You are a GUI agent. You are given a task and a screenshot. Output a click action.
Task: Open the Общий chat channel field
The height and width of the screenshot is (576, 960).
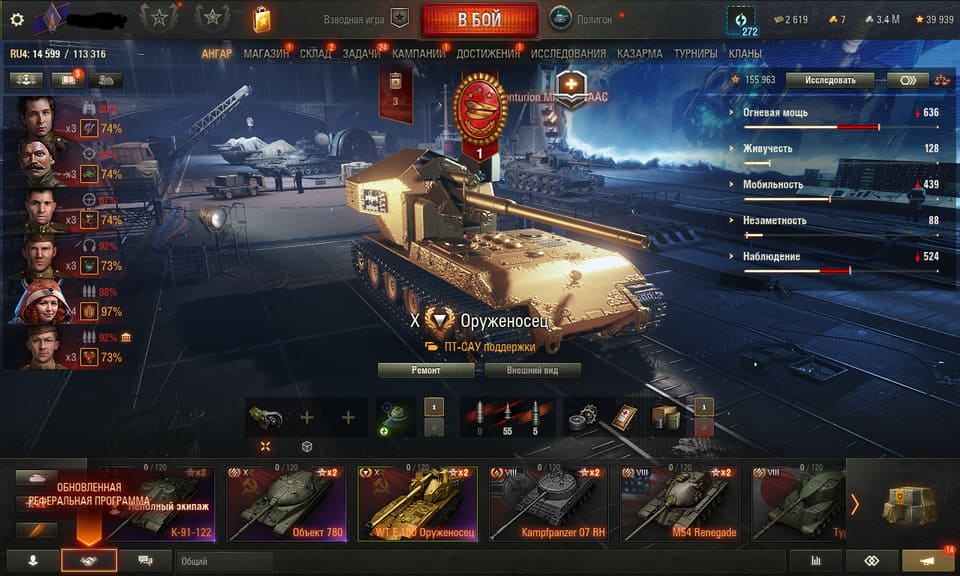pyautogui.click(x=224, y=562)
